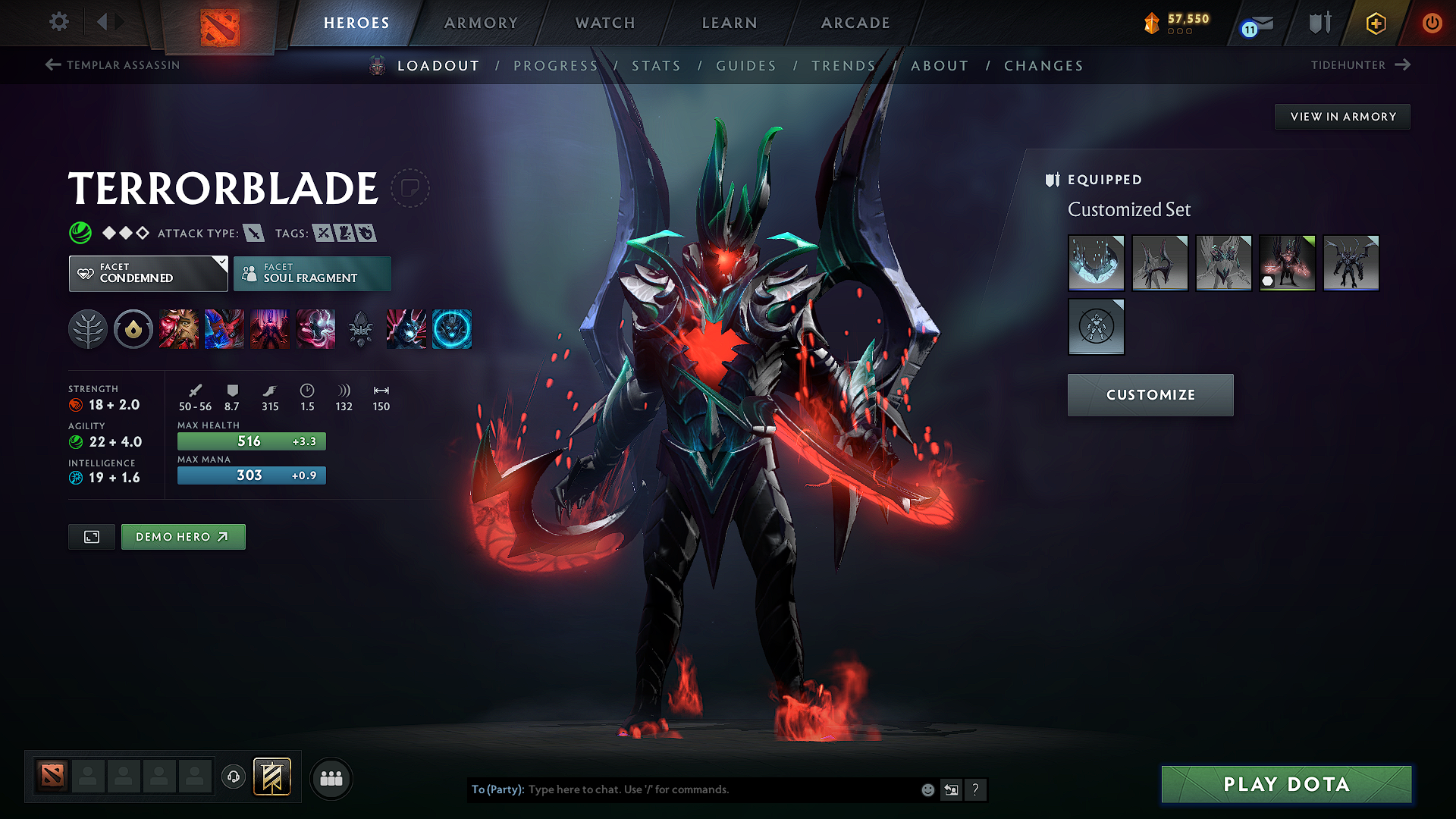View the Metamorphosis ability icon

270,329
